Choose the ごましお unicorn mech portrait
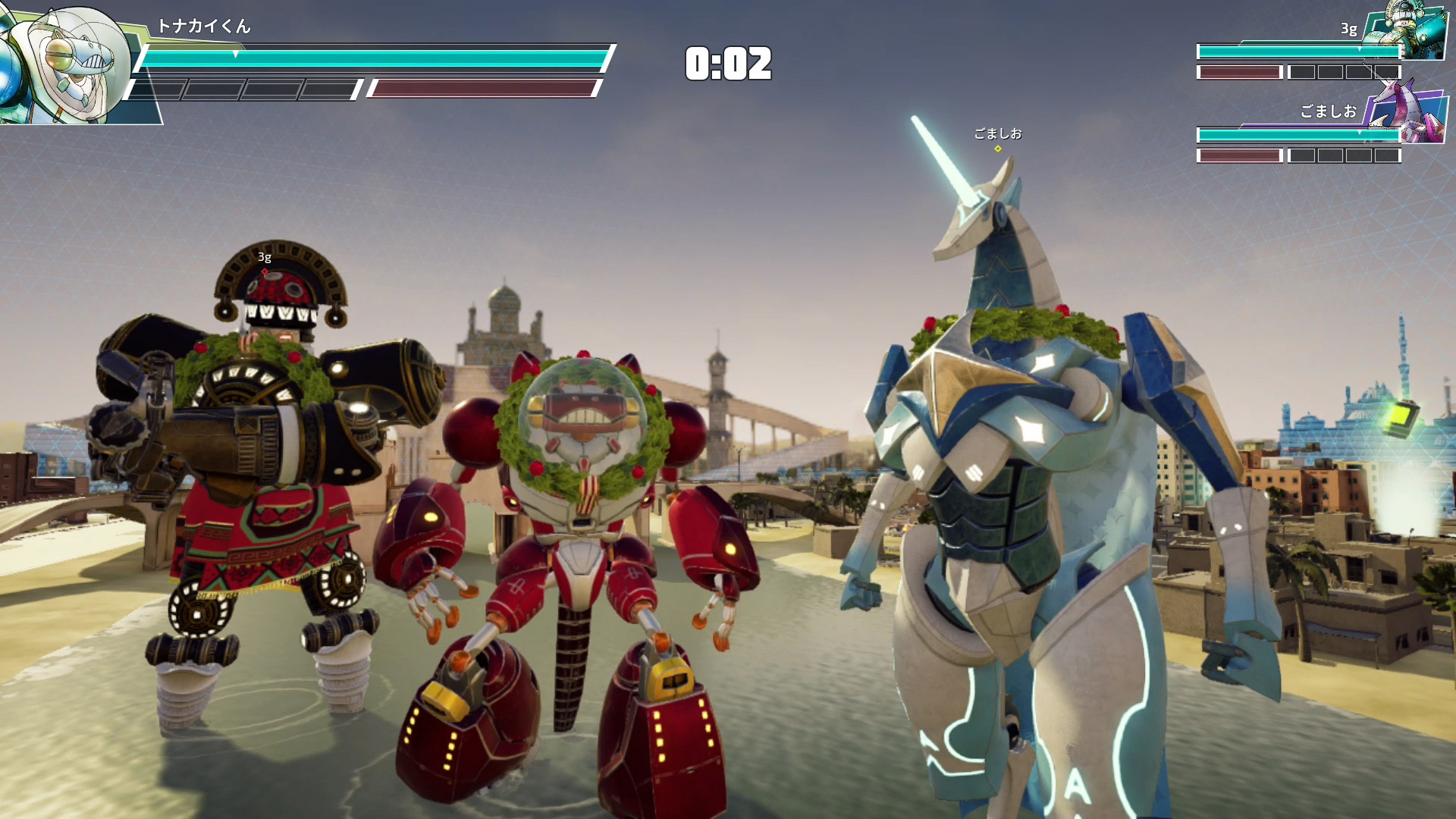The height and width of the screenshot is (819, 1456). click(1407, 115)
